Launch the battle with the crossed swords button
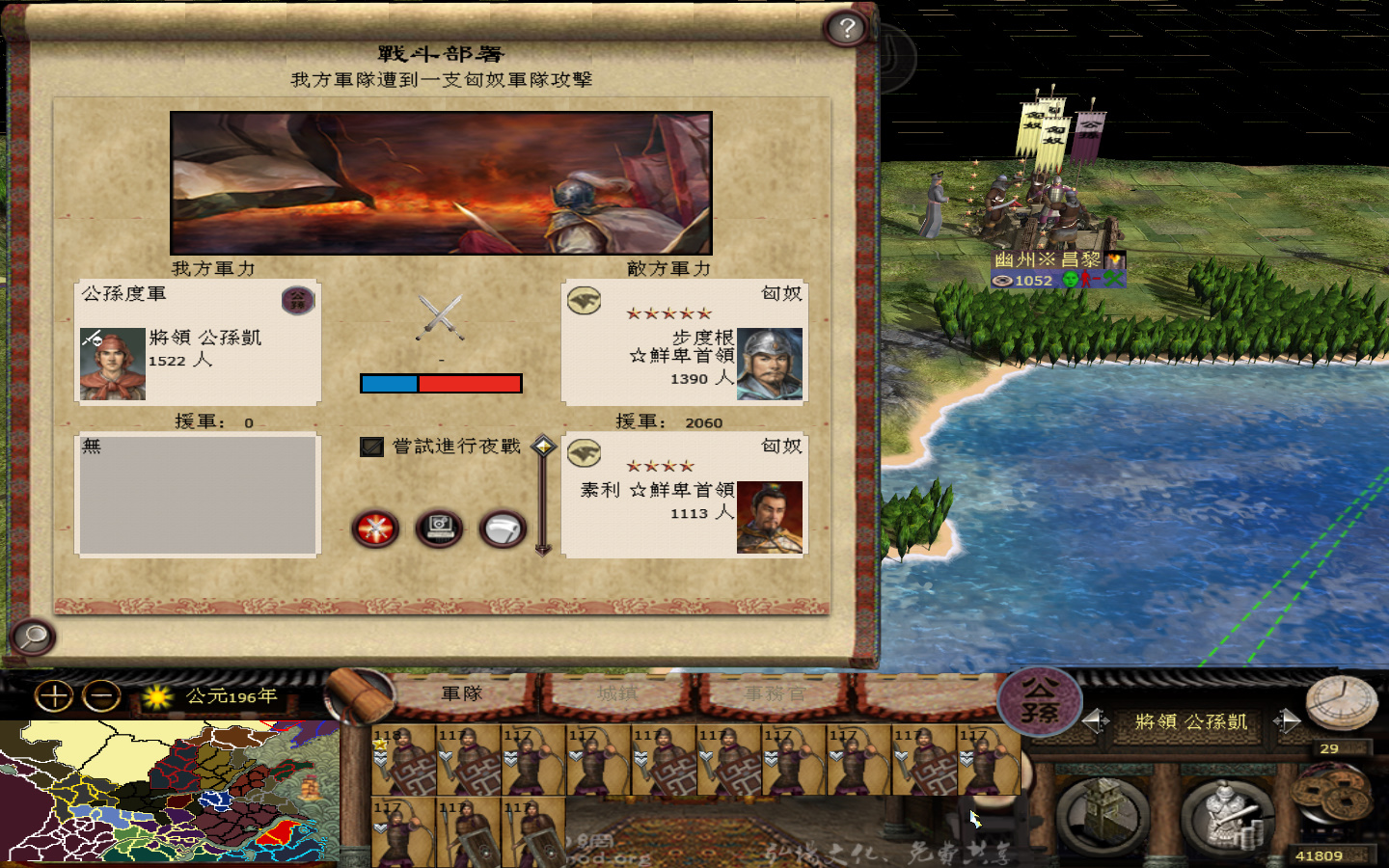1389x868 pixels. point(373,529)
